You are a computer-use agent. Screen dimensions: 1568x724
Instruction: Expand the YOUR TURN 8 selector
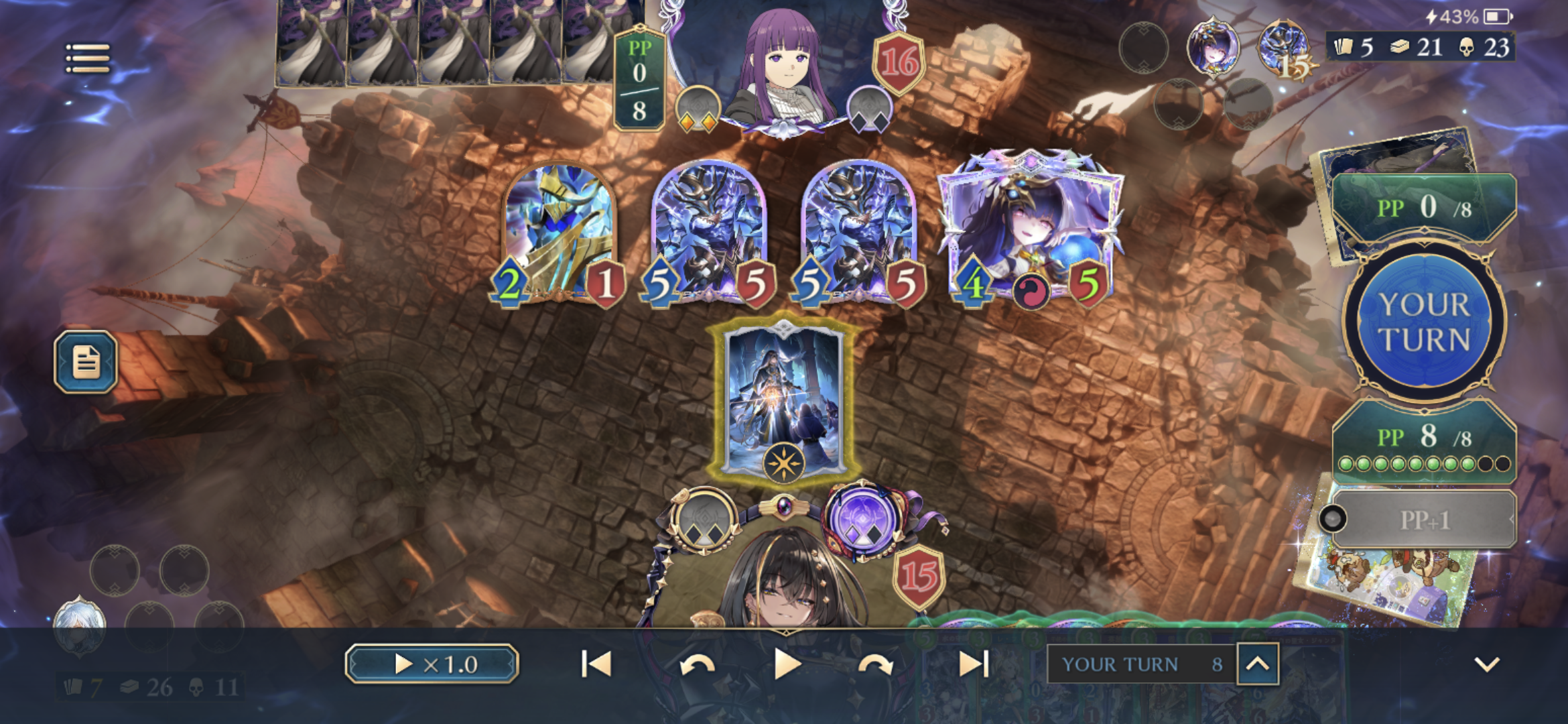[x=1257, y=664]
